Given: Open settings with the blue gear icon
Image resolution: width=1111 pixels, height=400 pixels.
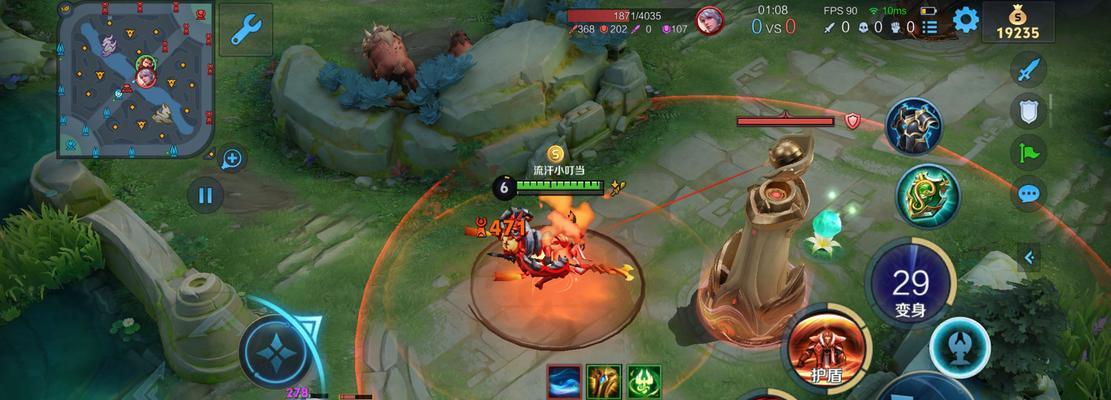Looking at the screenshot, I should pos(965,20).
